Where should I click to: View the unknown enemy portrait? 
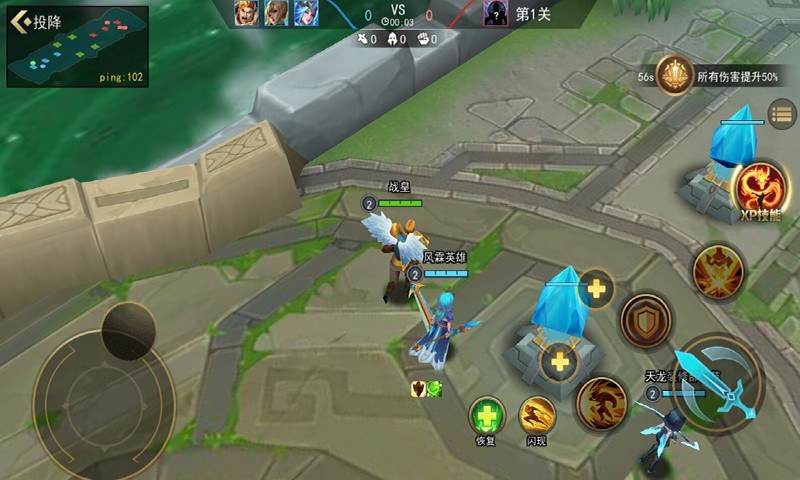[495, 12]
